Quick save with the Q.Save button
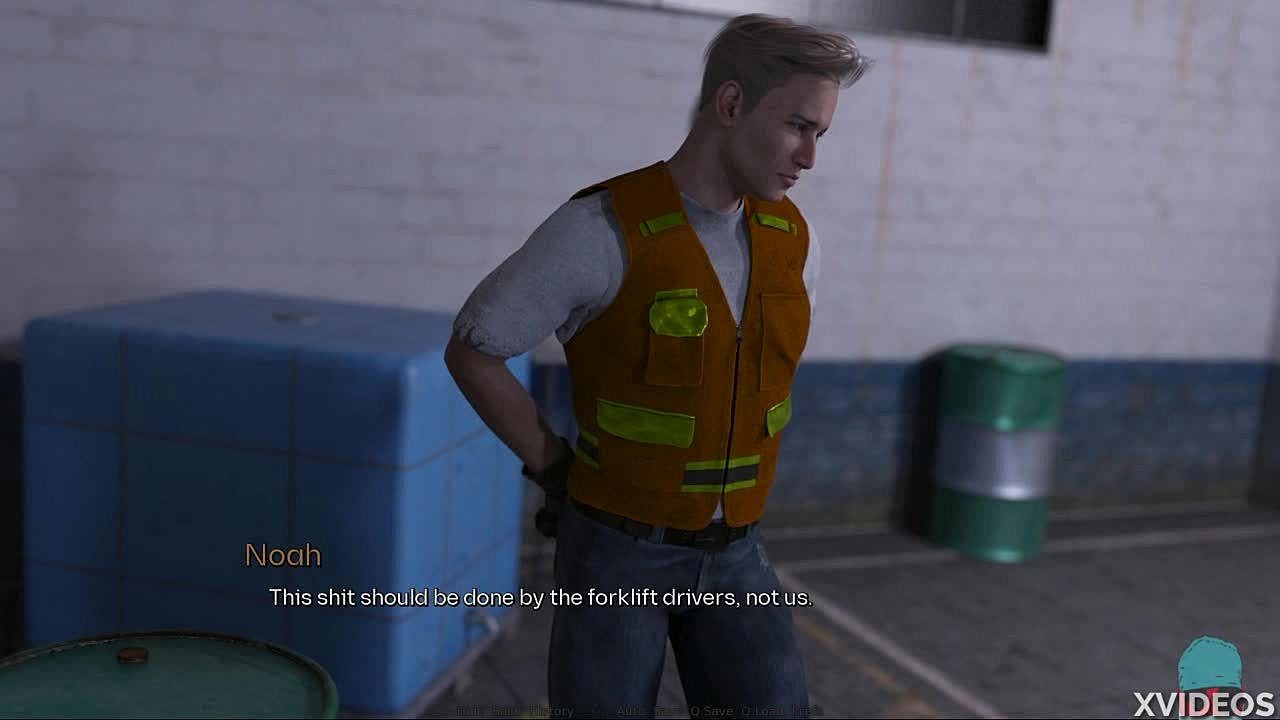The width and height of the screenshot is (1280, 720). pos(712,711)
